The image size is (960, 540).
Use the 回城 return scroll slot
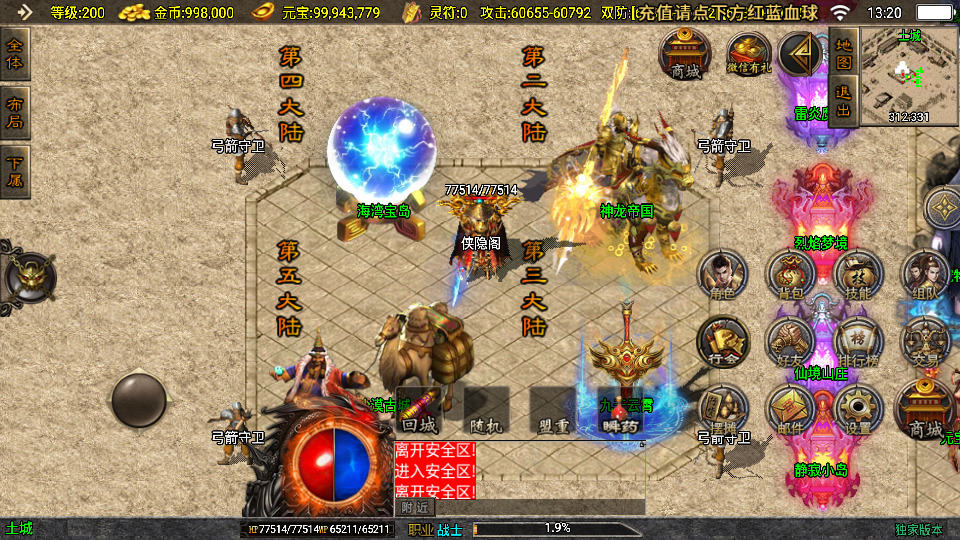[x=419, y=412]
